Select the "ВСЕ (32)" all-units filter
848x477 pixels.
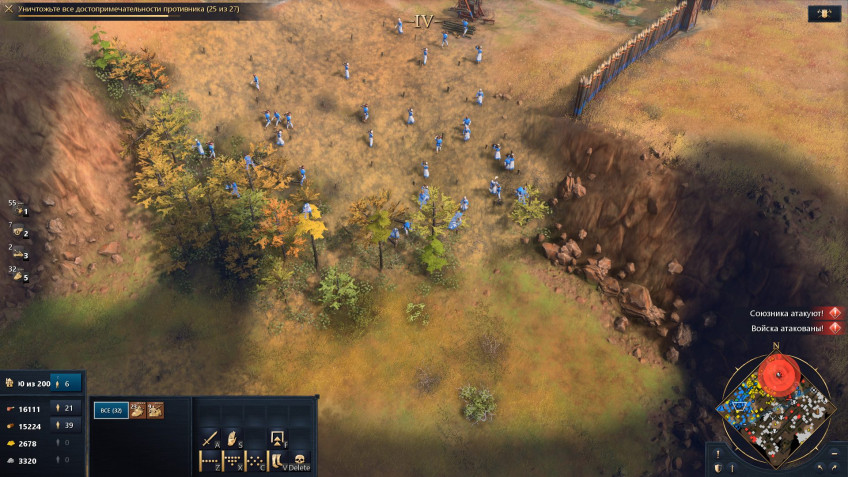[x=110, y=410]
